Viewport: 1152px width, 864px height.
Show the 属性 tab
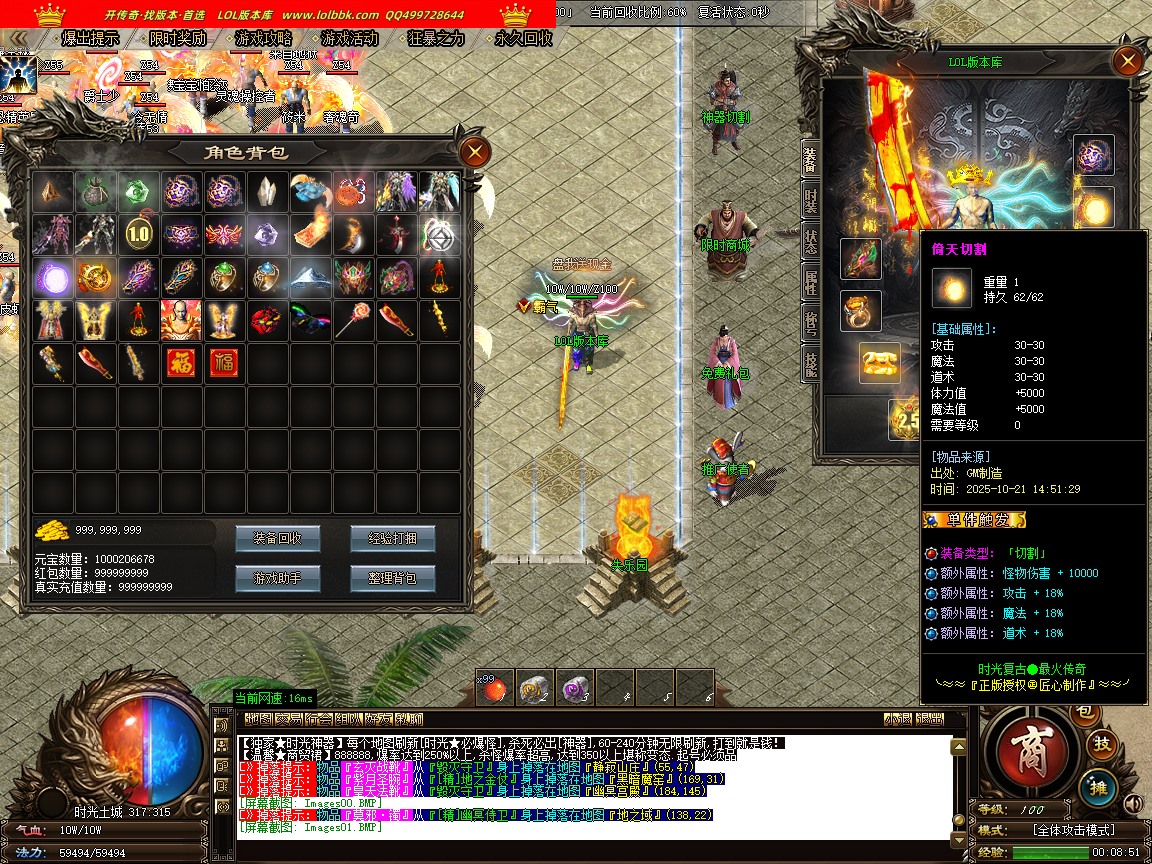pos(810,282)
